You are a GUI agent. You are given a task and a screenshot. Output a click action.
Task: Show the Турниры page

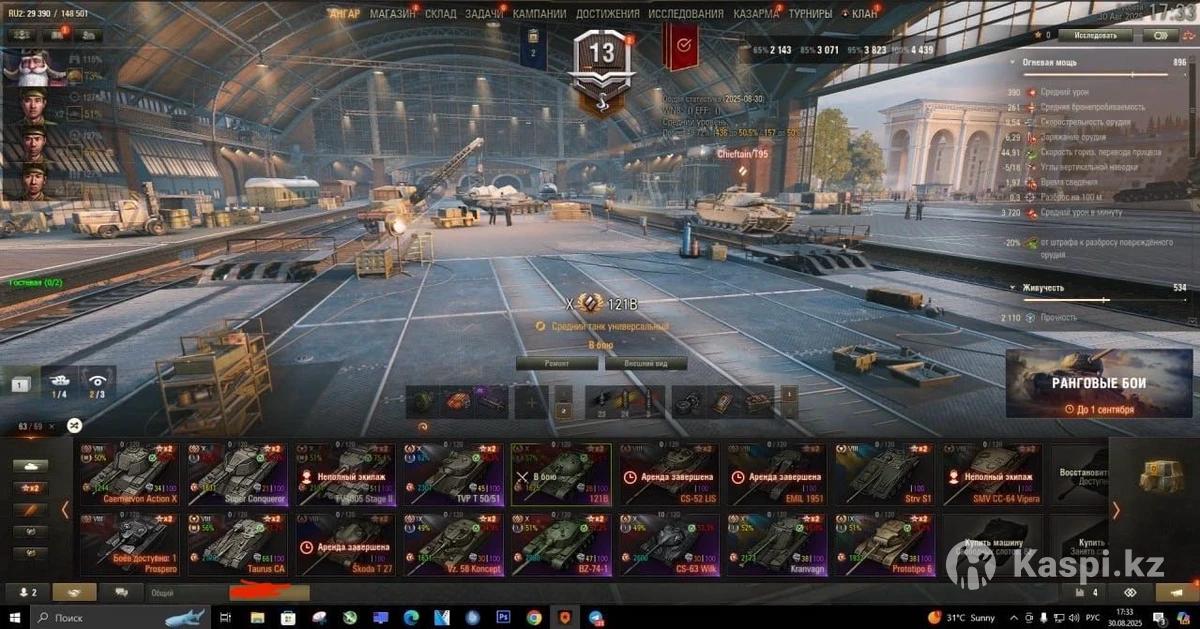pos(810,14)
